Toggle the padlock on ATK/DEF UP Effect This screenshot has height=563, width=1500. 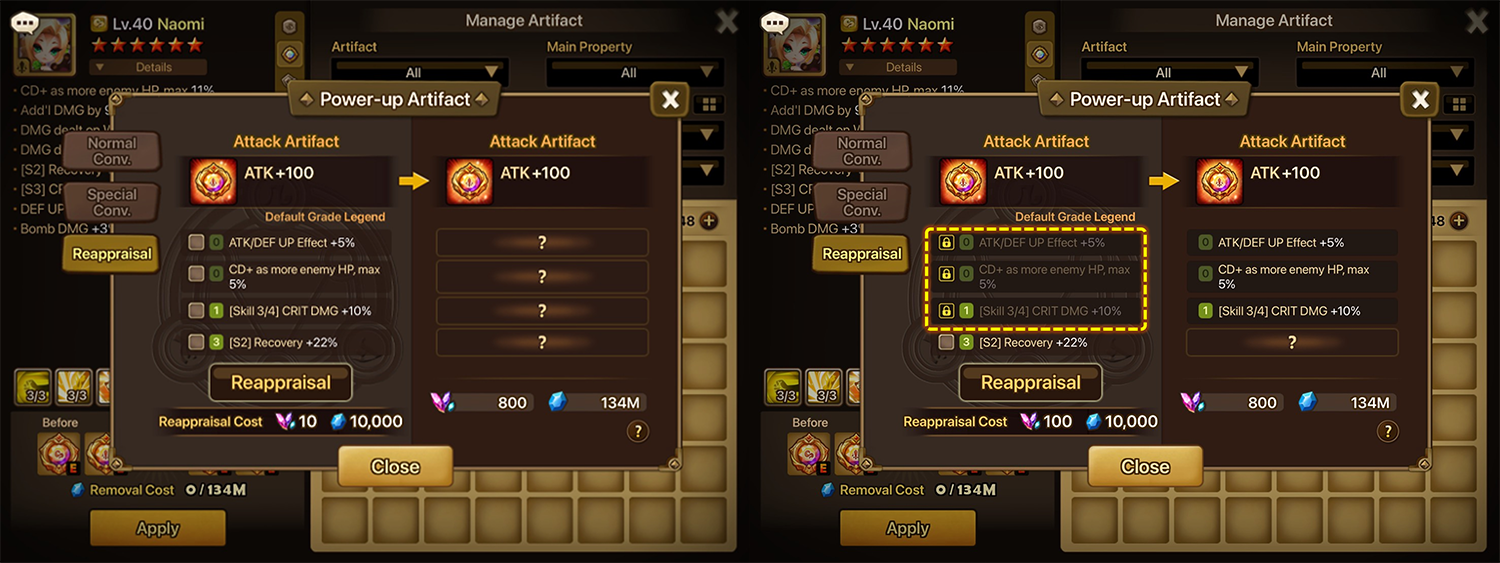coord(946,242)
